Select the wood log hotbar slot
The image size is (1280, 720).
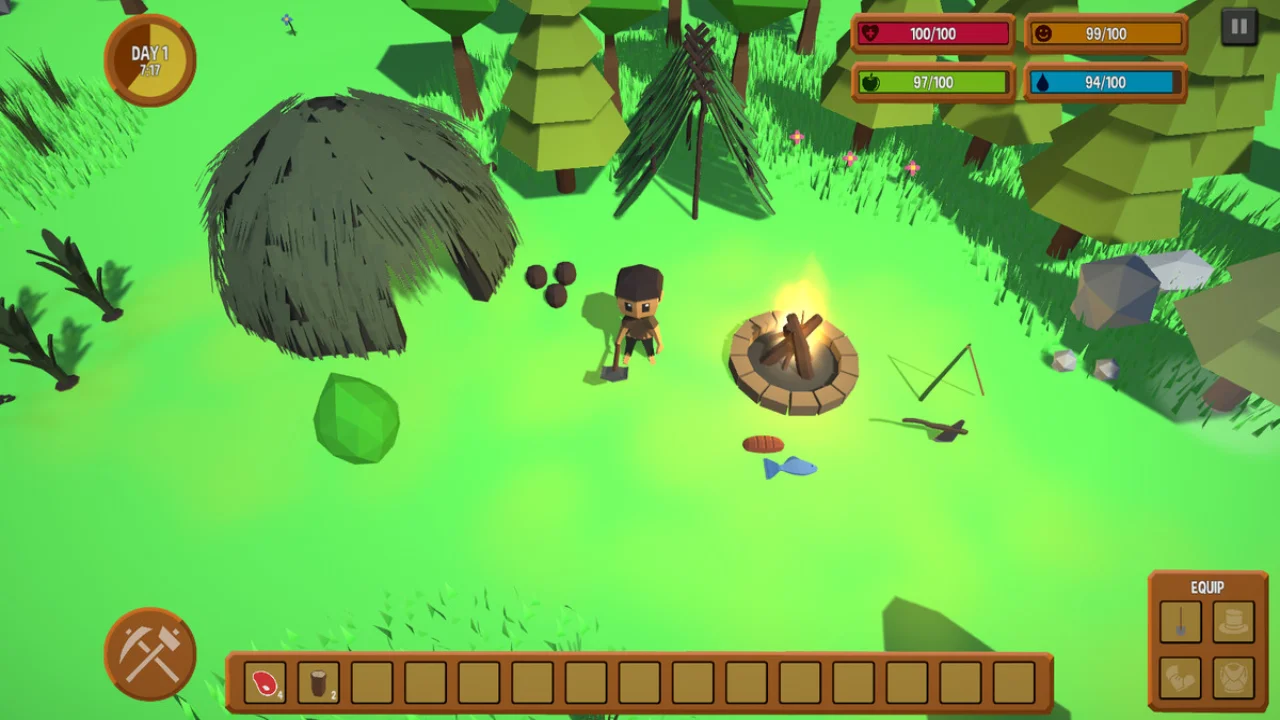(x=318, y=682)
